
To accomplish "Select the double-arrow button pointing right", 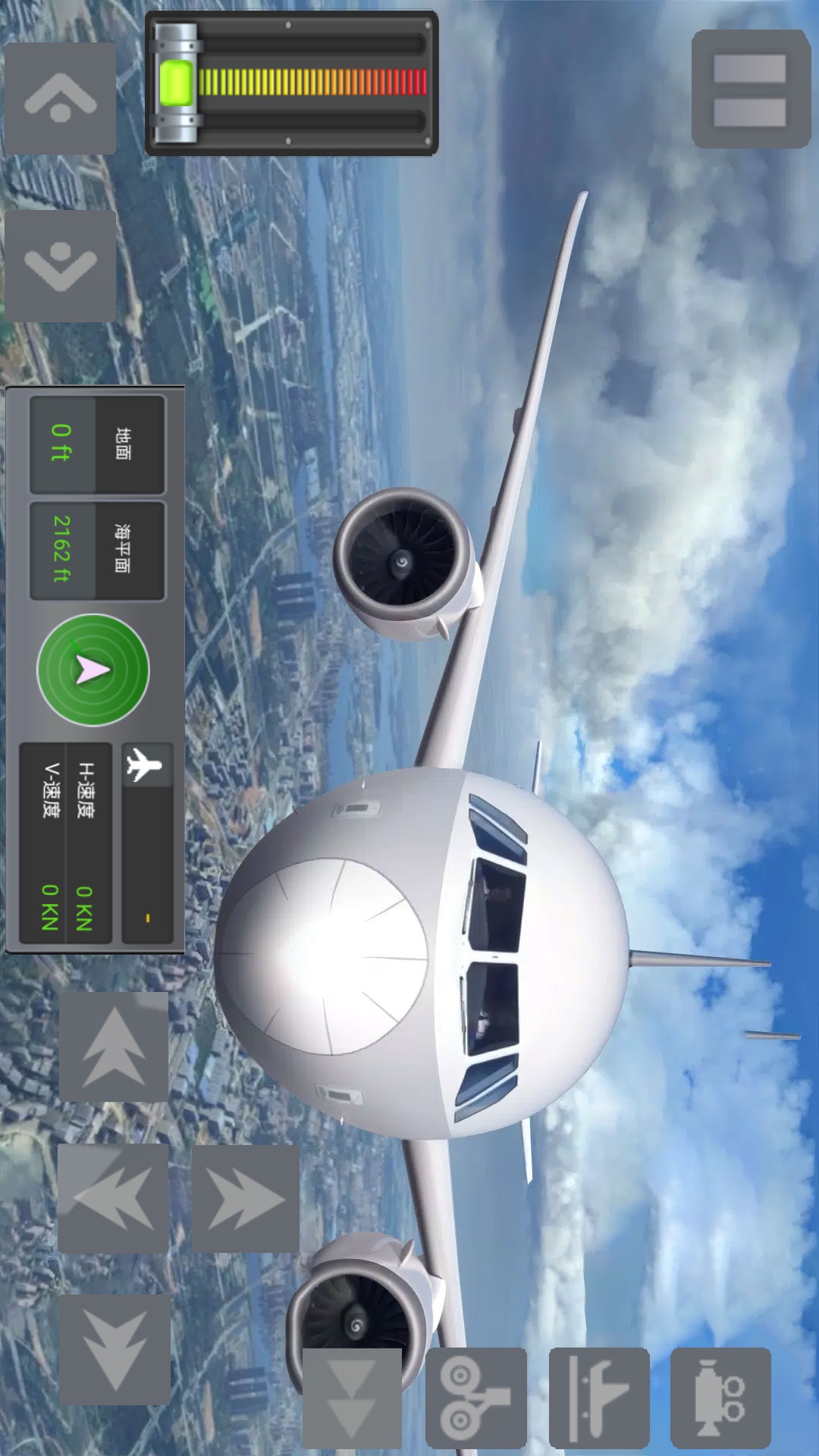I will [x=245, y=1198].
